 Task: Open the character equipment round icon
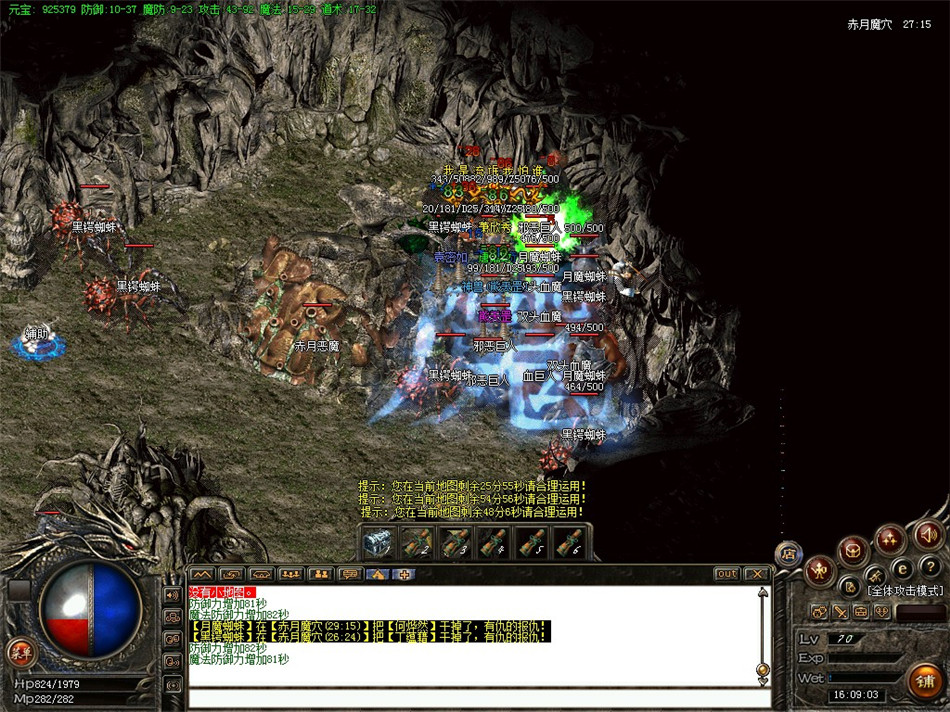820,571
